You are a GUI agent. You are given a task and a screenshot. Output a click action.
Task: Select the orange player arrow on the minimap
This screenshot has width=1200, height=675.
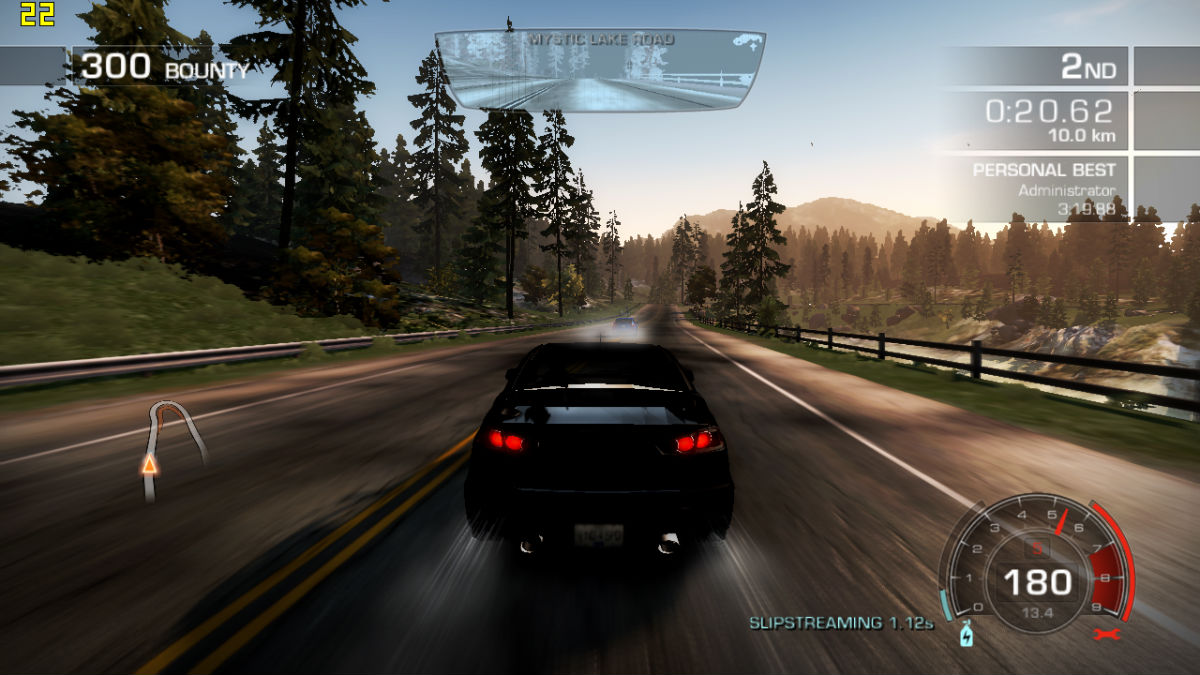[149, 464]
